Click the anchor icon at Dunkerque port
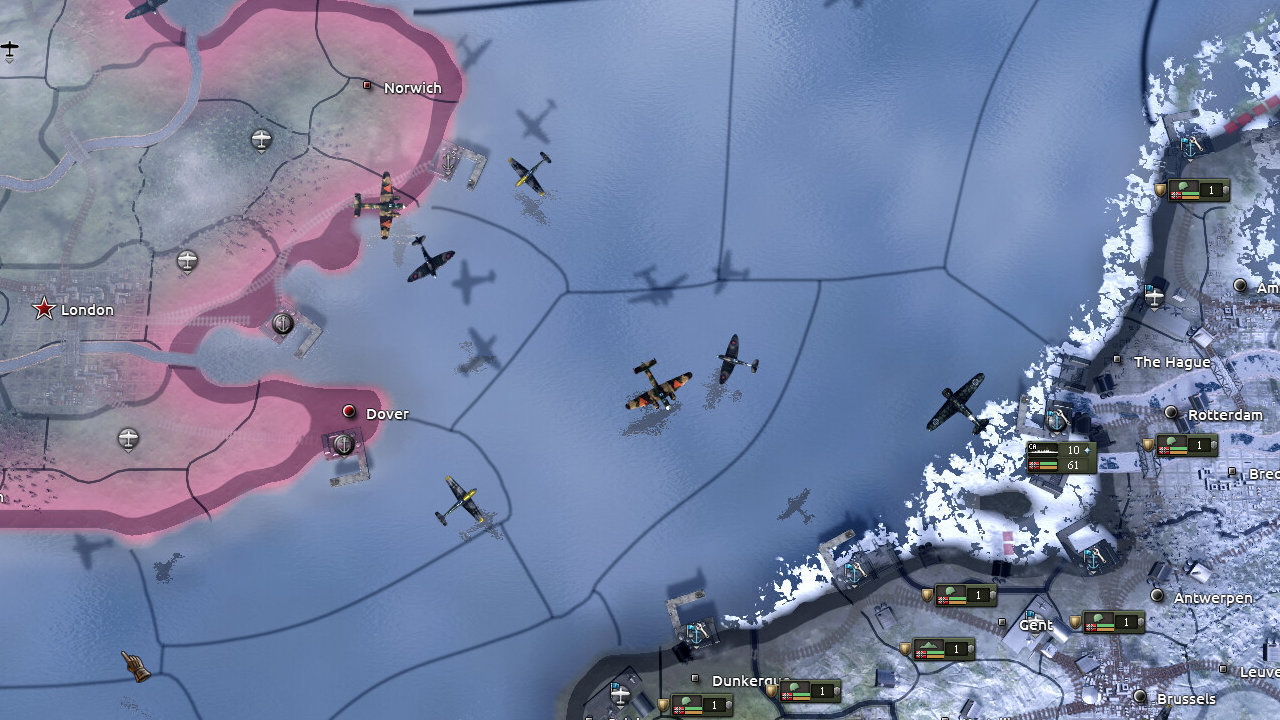1280x720 pixels. 695,636
